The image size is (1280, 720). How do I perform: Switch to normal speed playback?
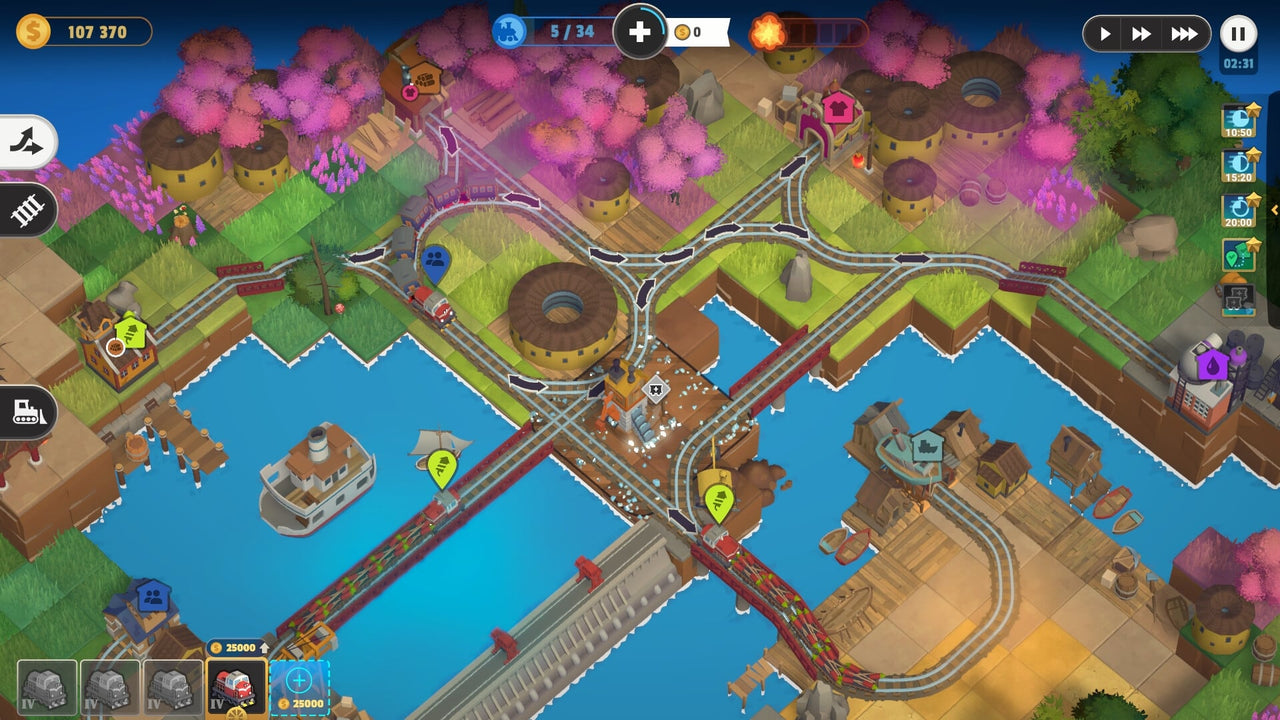tap(1105, 33)
